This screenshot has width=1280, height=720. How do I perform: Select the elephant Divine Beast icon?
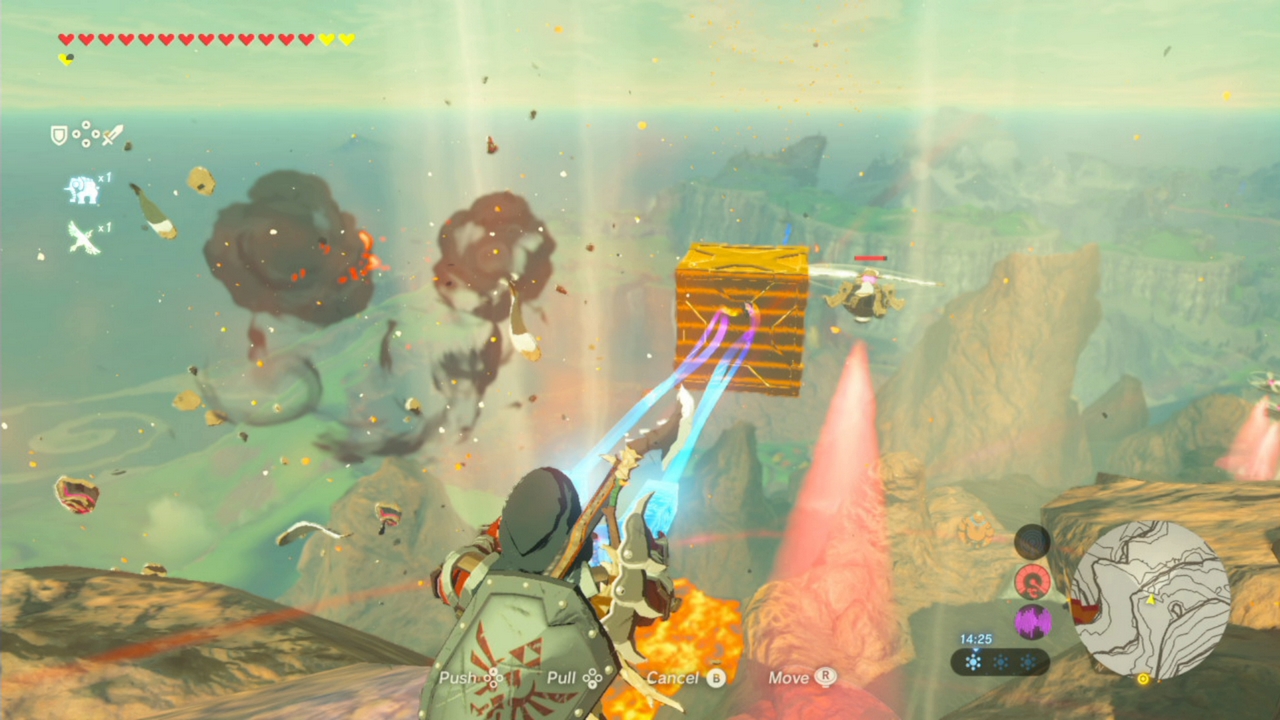[x=82, y=189]
